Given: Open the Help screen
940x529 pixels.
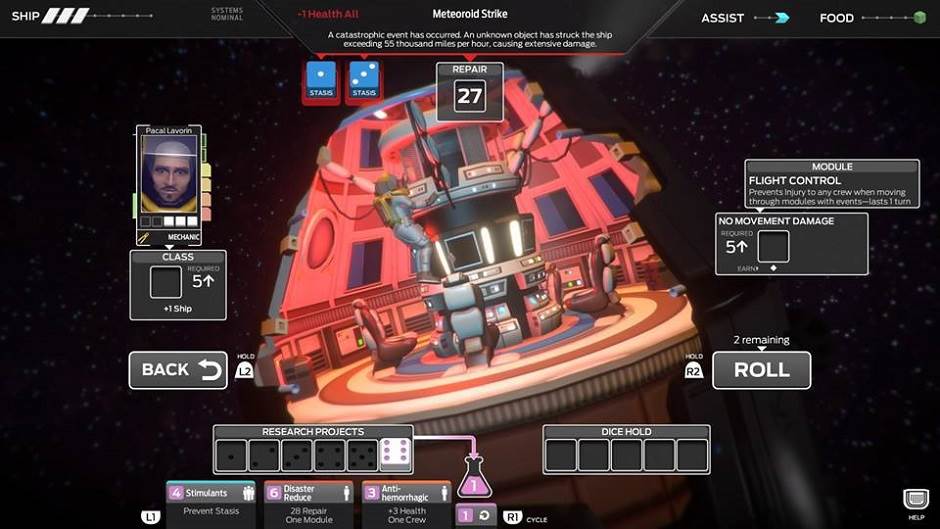Looking at the screenshot, I should pyautogui.click(x=915, y=502).
